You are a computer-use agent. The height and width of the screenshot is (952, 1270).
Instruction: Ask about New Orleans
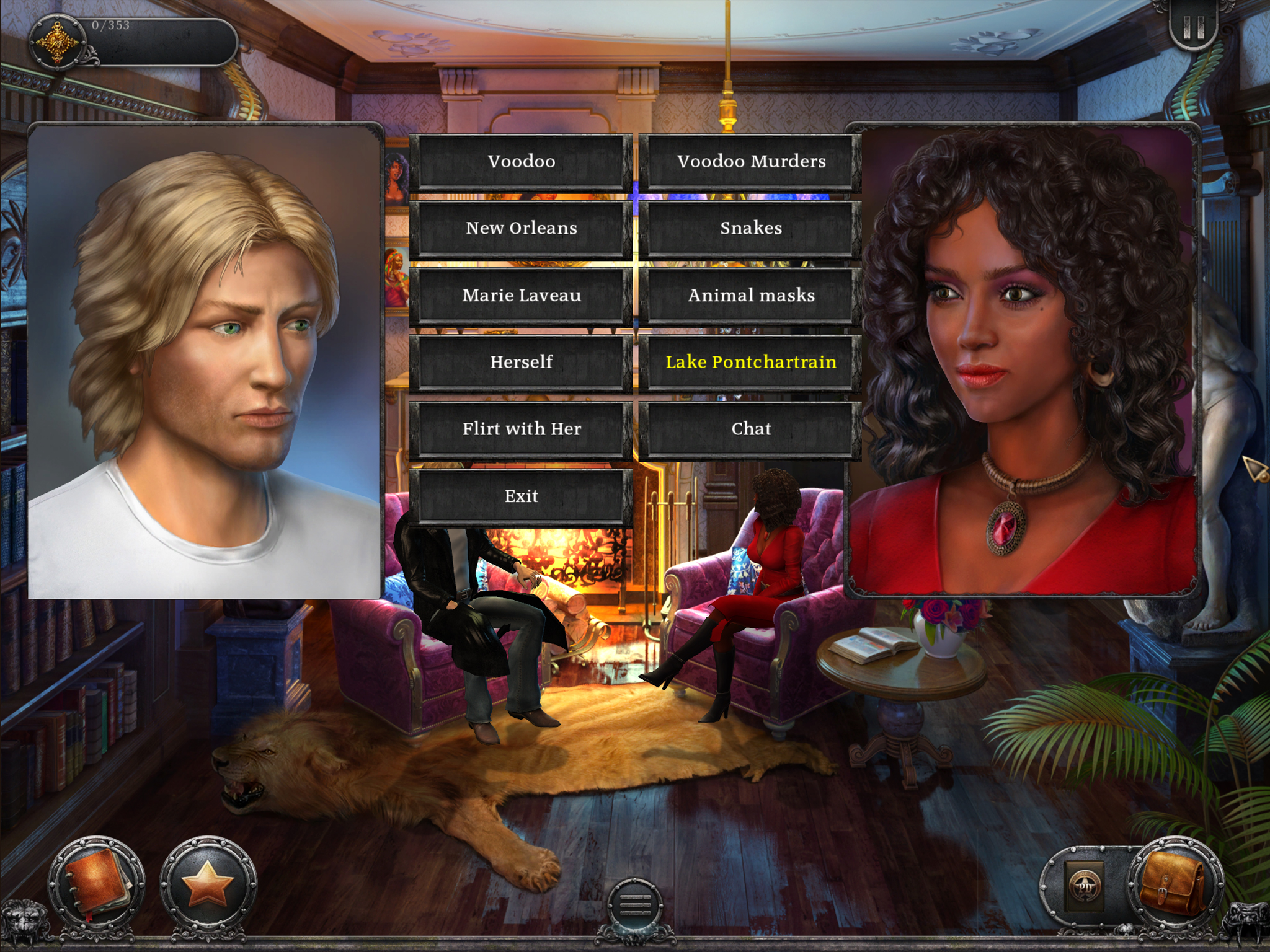tap(522, 229)
